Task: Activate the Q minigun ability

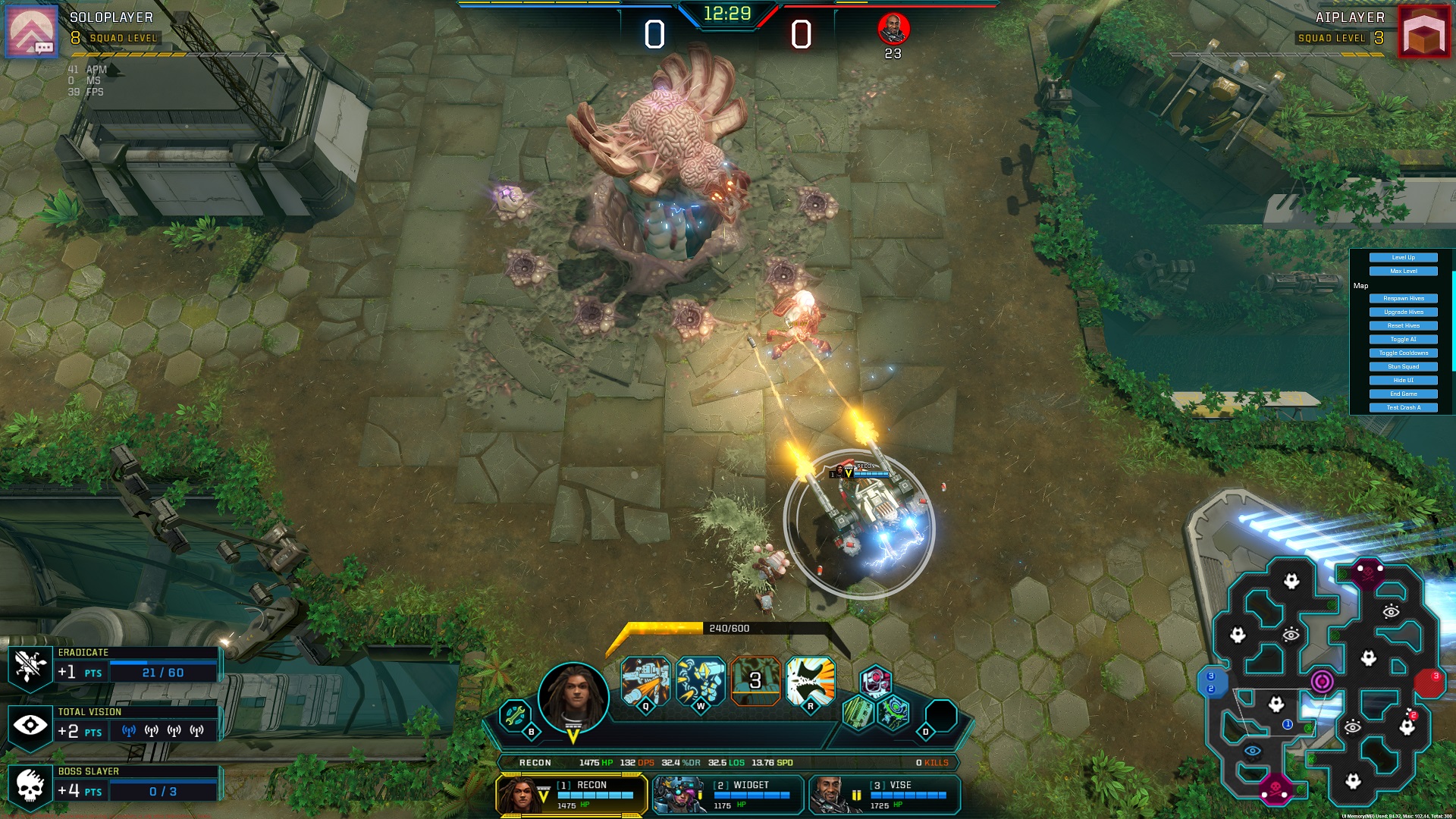Action: pos(645,681)
